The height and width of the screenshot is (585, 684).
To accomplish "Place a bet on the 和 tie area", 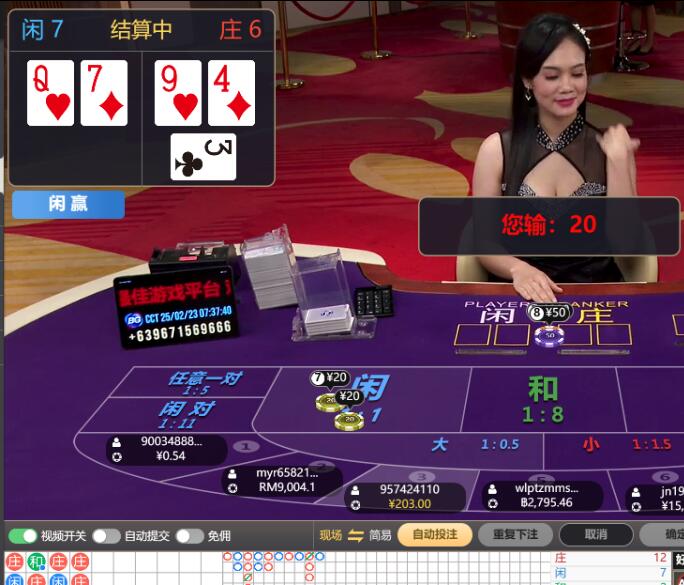I will 543,398.
